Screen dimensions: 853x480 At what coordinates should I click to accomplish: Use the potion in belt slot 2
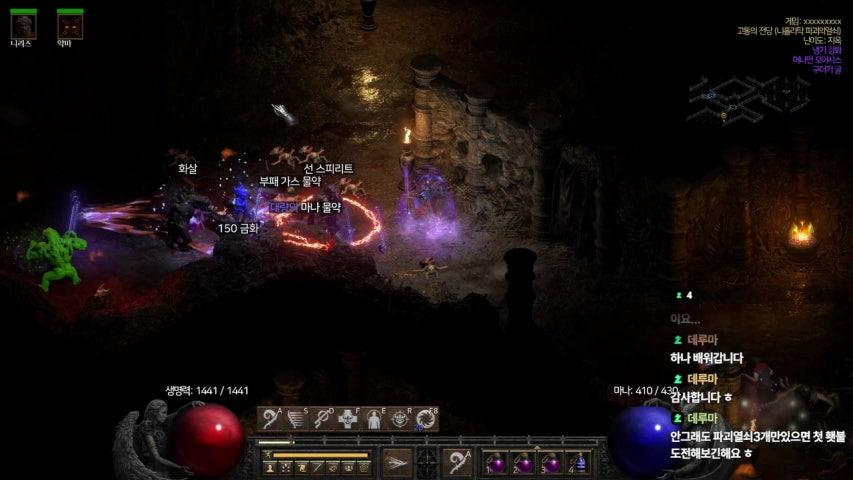(x=524, y=463)
